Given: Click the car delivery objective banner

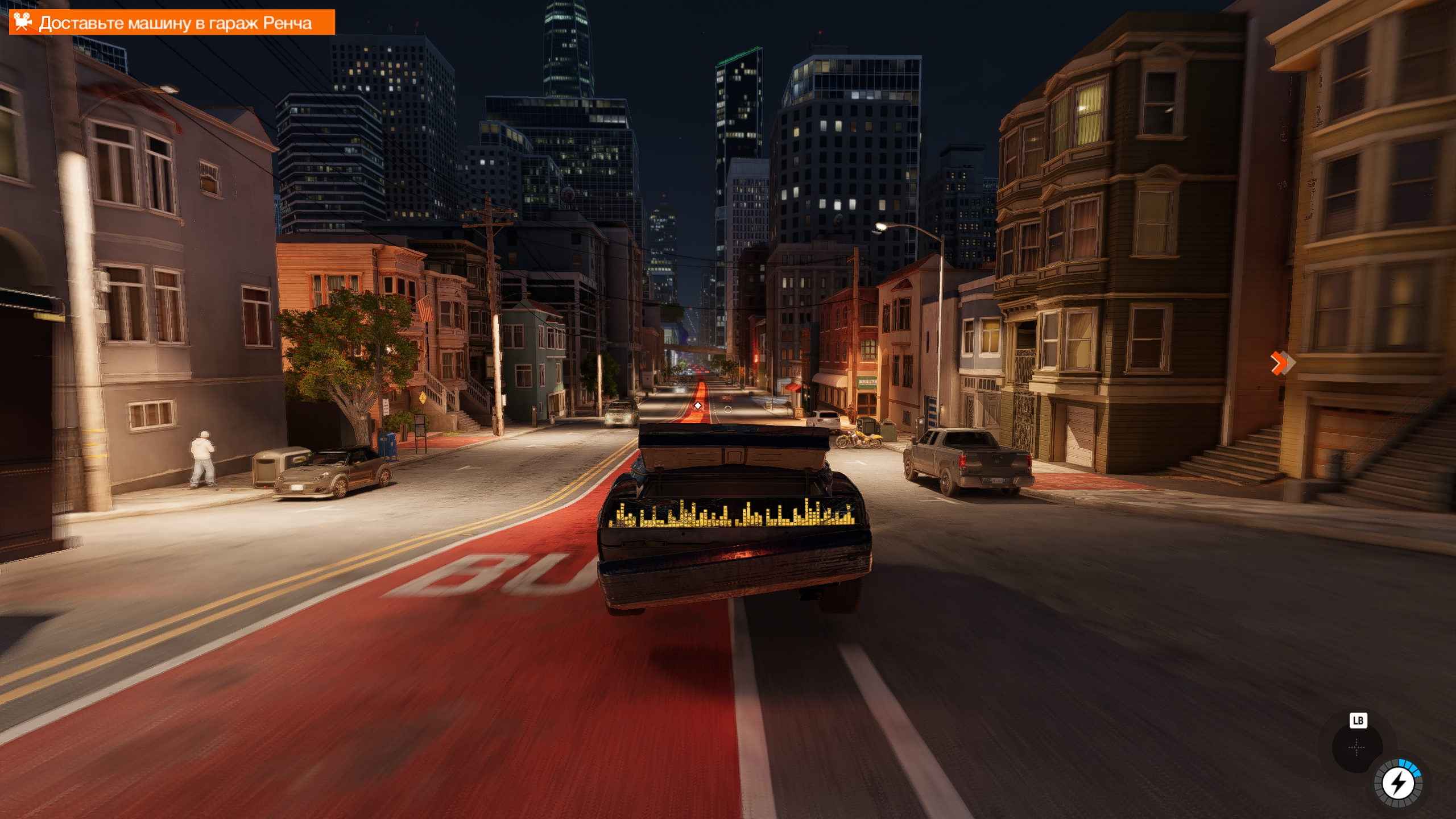Looking at the screenshot, I should [172, 23].
